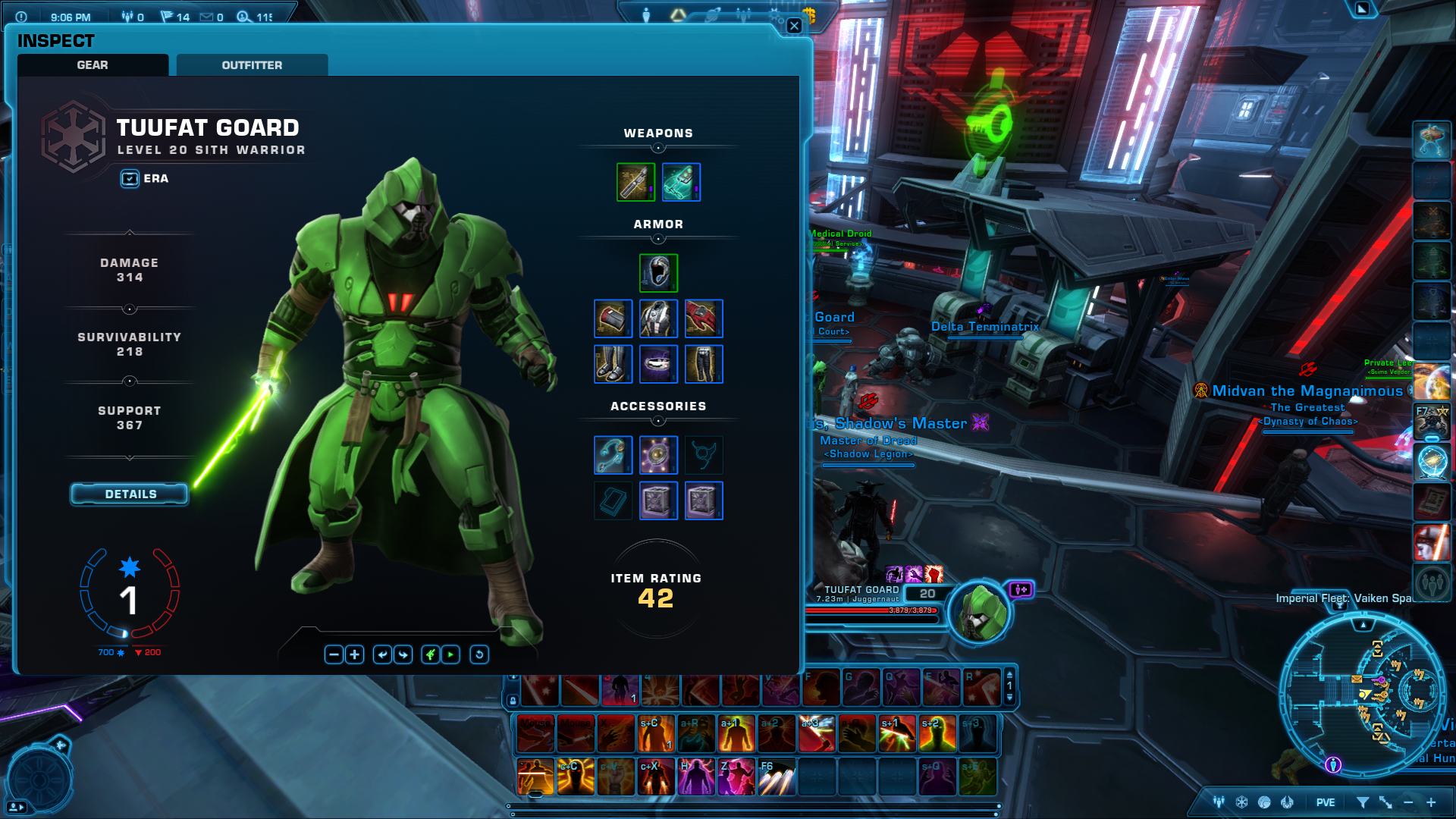Reset the character preview view
The image size is (1456, 819).
tap(479, 654)
